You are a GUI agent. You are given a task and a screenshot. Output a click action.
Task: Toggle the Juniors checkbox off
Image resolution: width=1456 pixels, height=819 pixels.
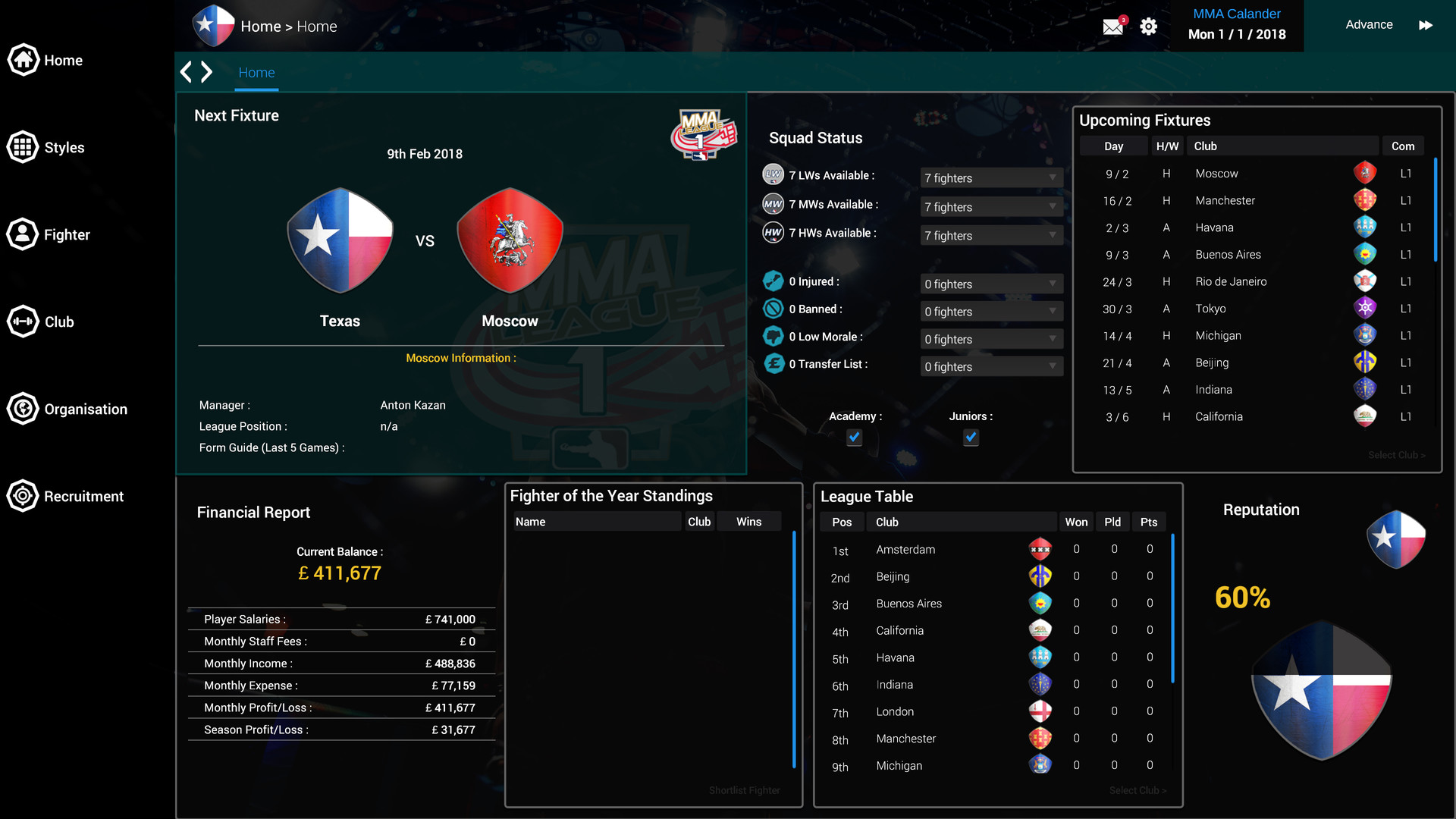[x=971, y=438]
